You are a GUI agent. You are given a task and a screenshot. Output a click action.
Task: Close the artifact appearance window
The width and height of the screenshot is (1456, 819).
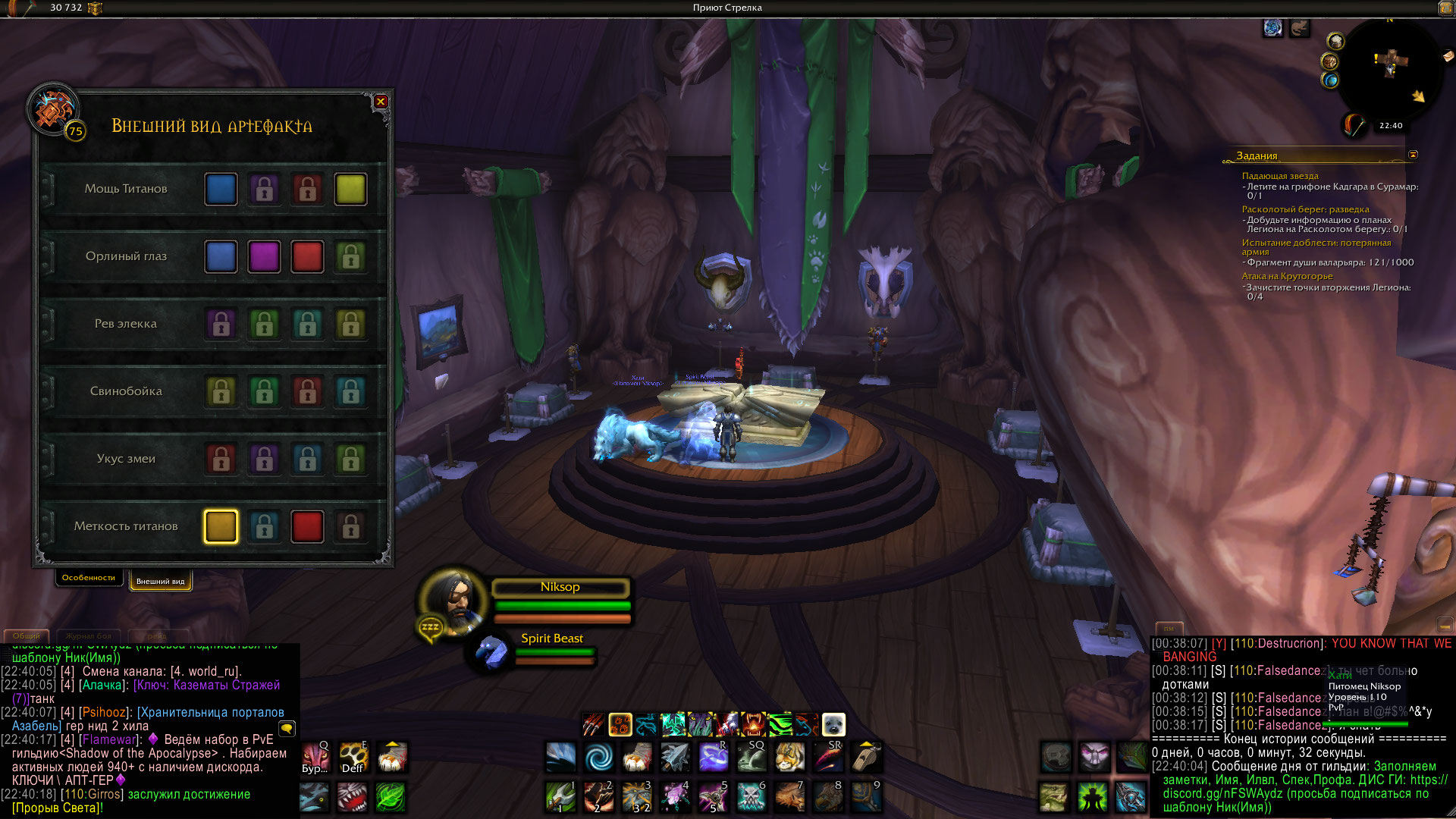point(381,102)
